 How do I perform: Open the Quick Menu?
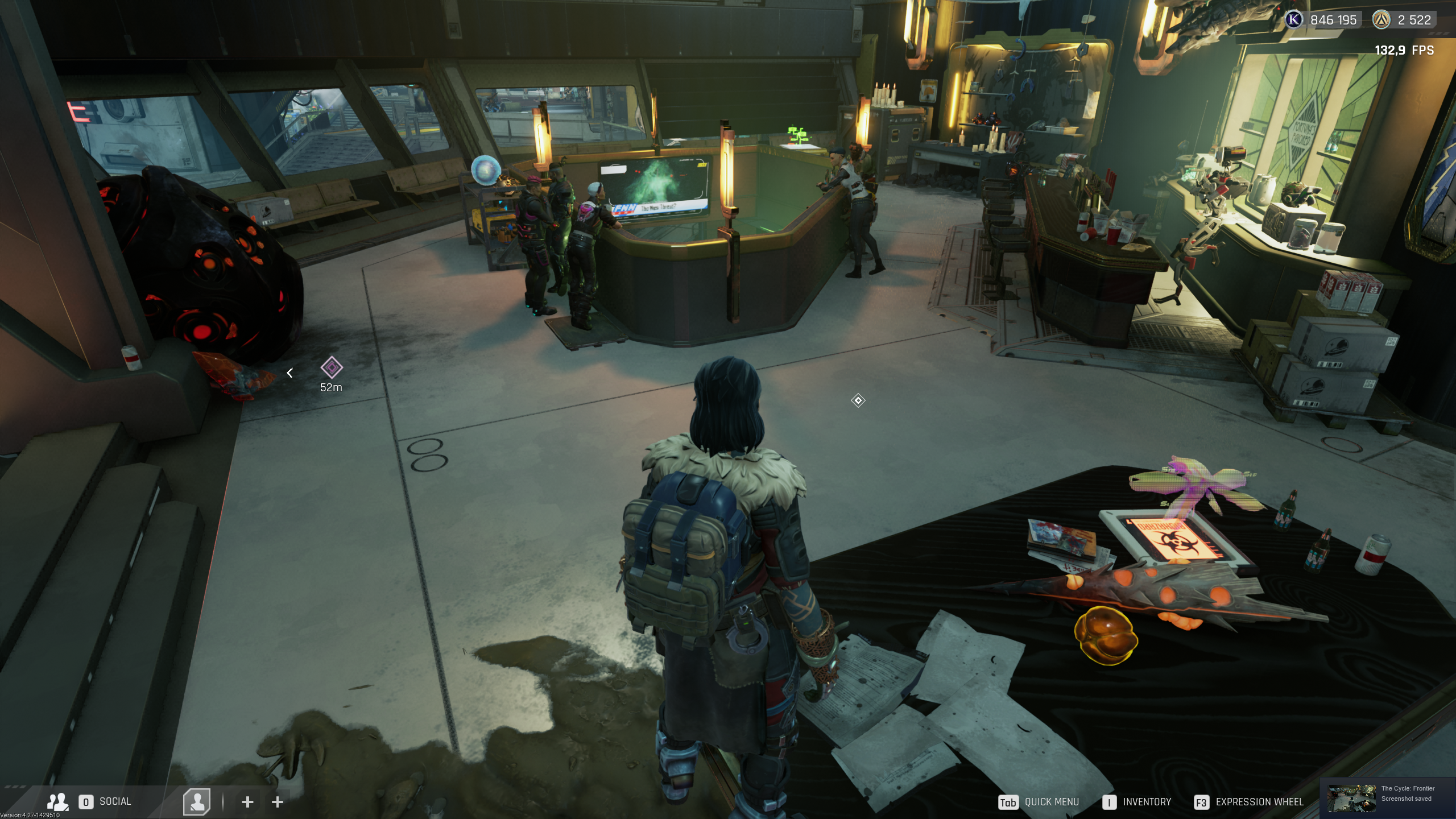pos(1039,802)
